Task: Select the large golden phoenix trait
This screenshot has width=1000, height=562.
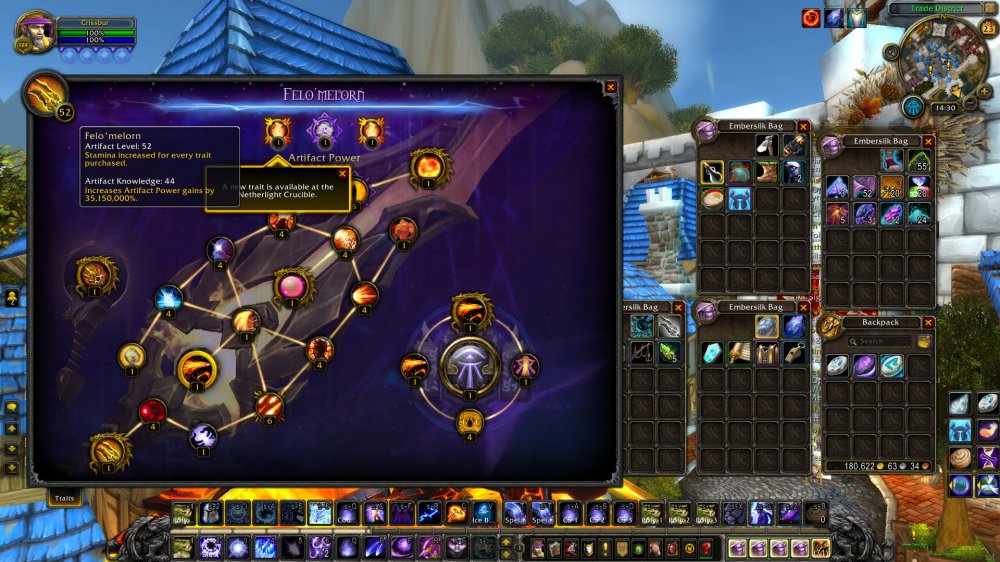Action: coord(196,370)
